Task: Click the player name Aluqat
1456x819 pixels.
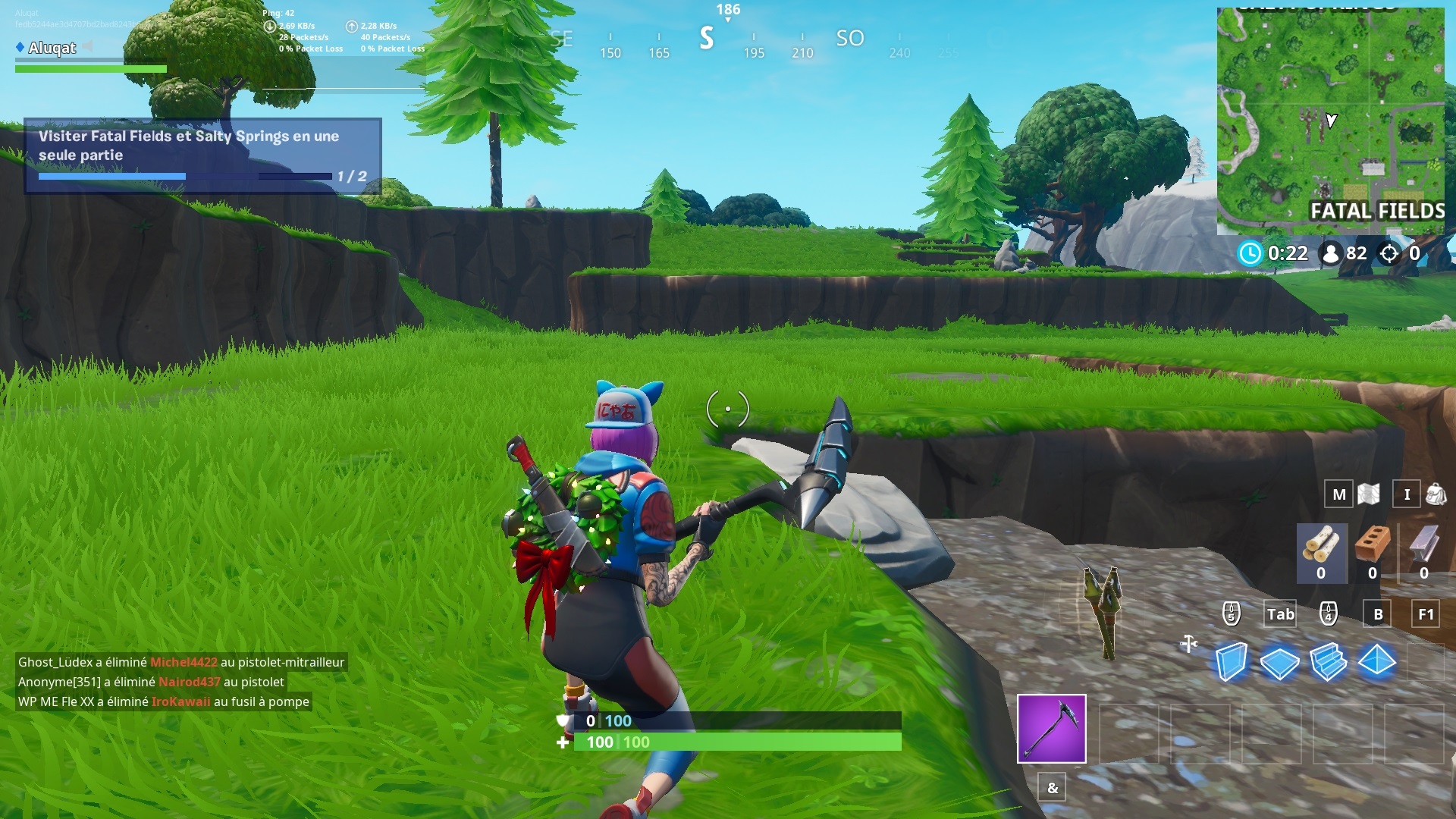Action: 51,48
